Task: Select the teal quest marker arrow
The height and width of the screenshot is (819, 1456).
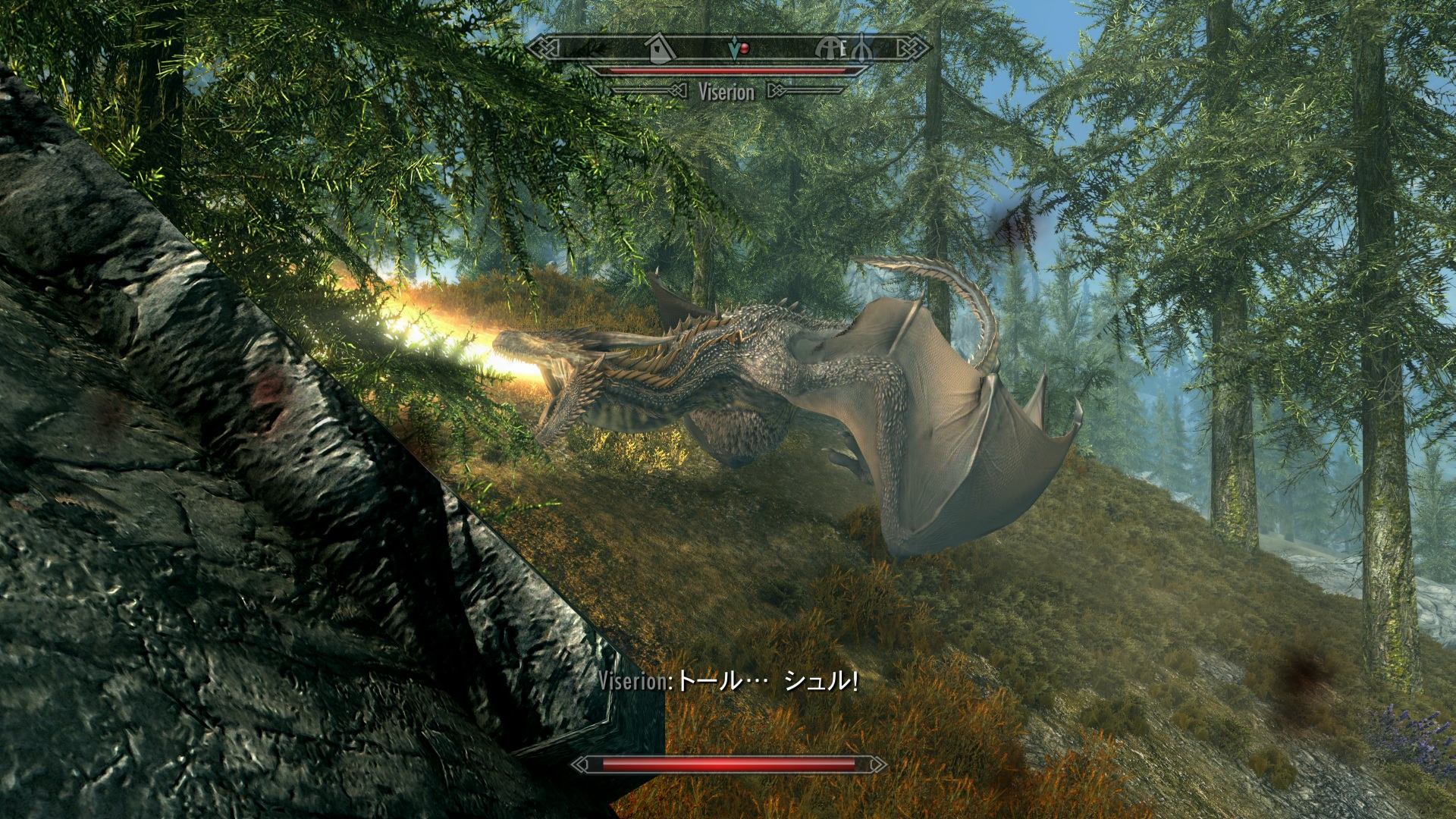Action: (x=733, y=50)
